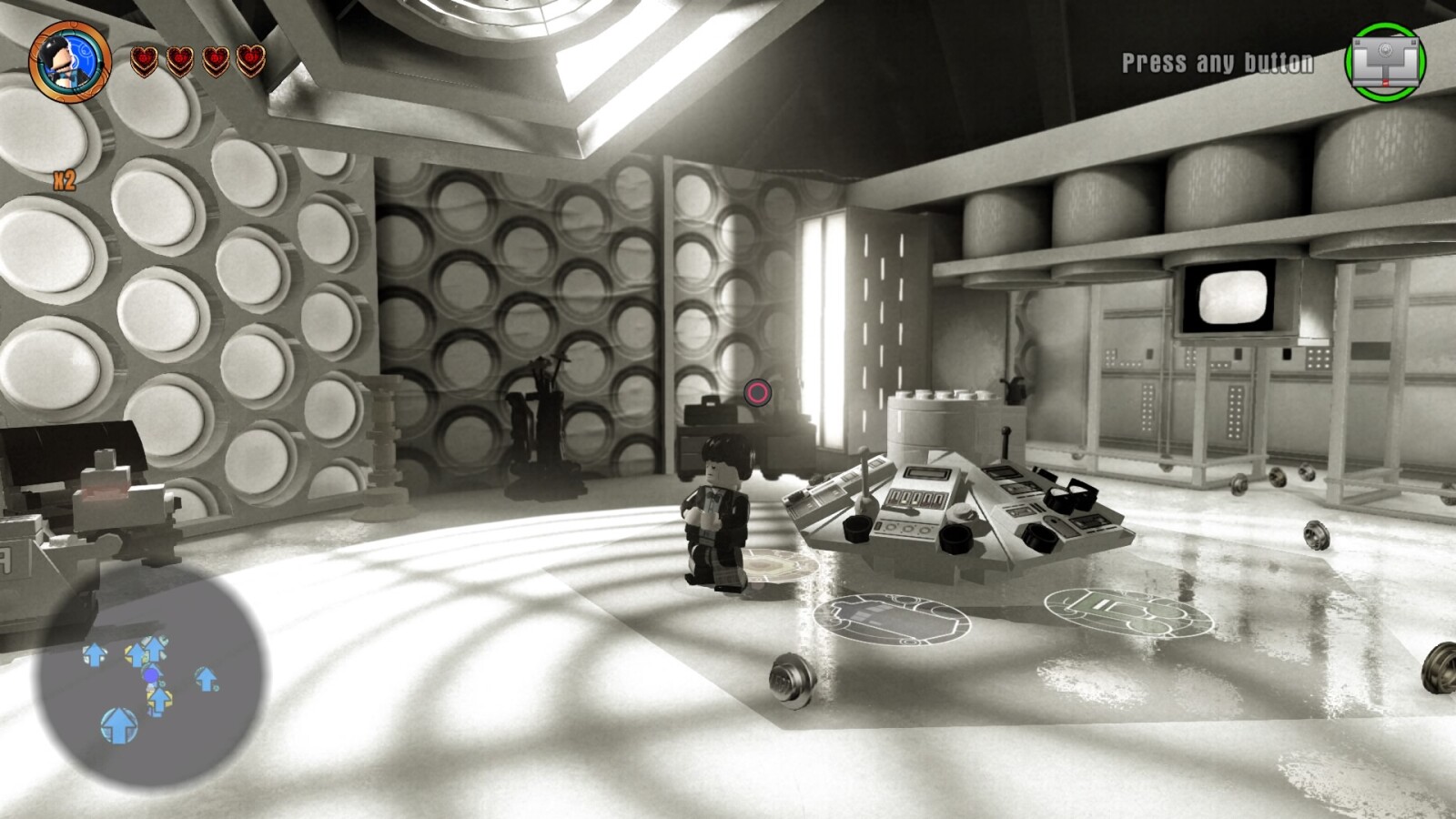1456x819 pixels.
Task: Click the large blue arrow minimap marker
Action: (x=119, y=725)
